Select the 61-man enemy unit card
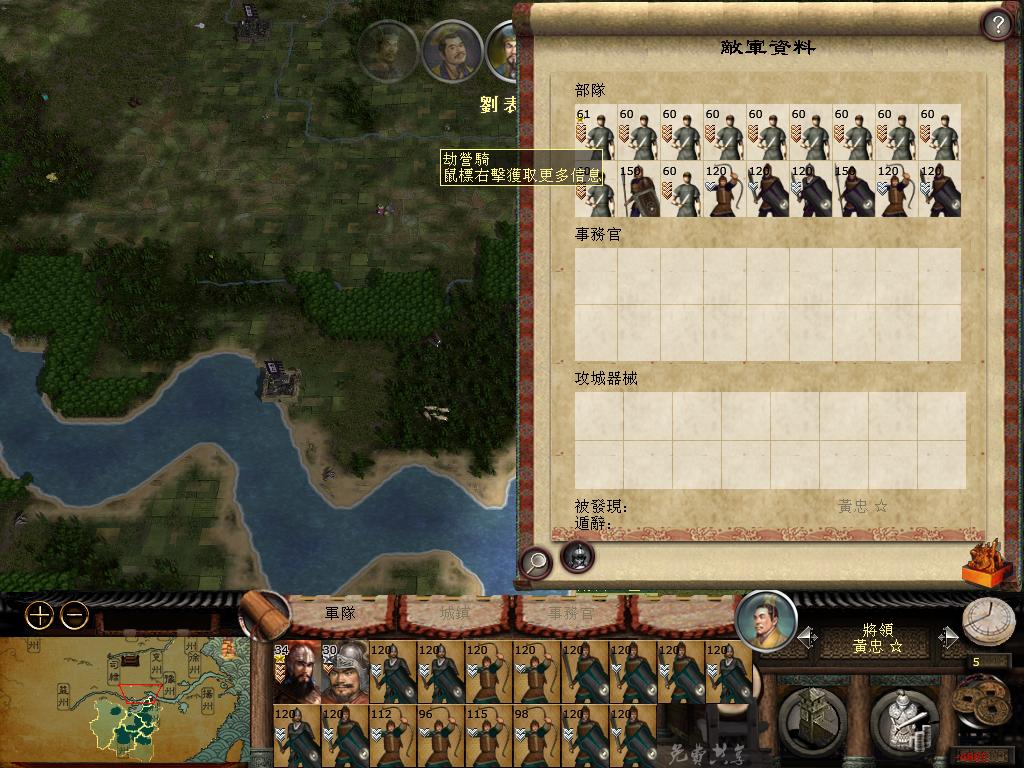Image resolution: width=1024 pixels, height=768 pixels. [596, 132]
